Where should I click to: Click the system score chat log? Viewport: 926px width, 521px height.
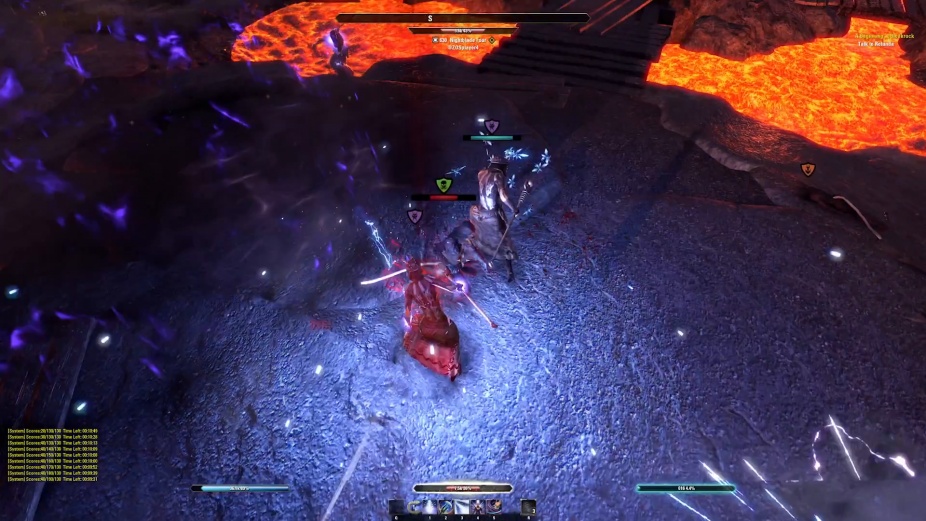(x=52, y=455)
